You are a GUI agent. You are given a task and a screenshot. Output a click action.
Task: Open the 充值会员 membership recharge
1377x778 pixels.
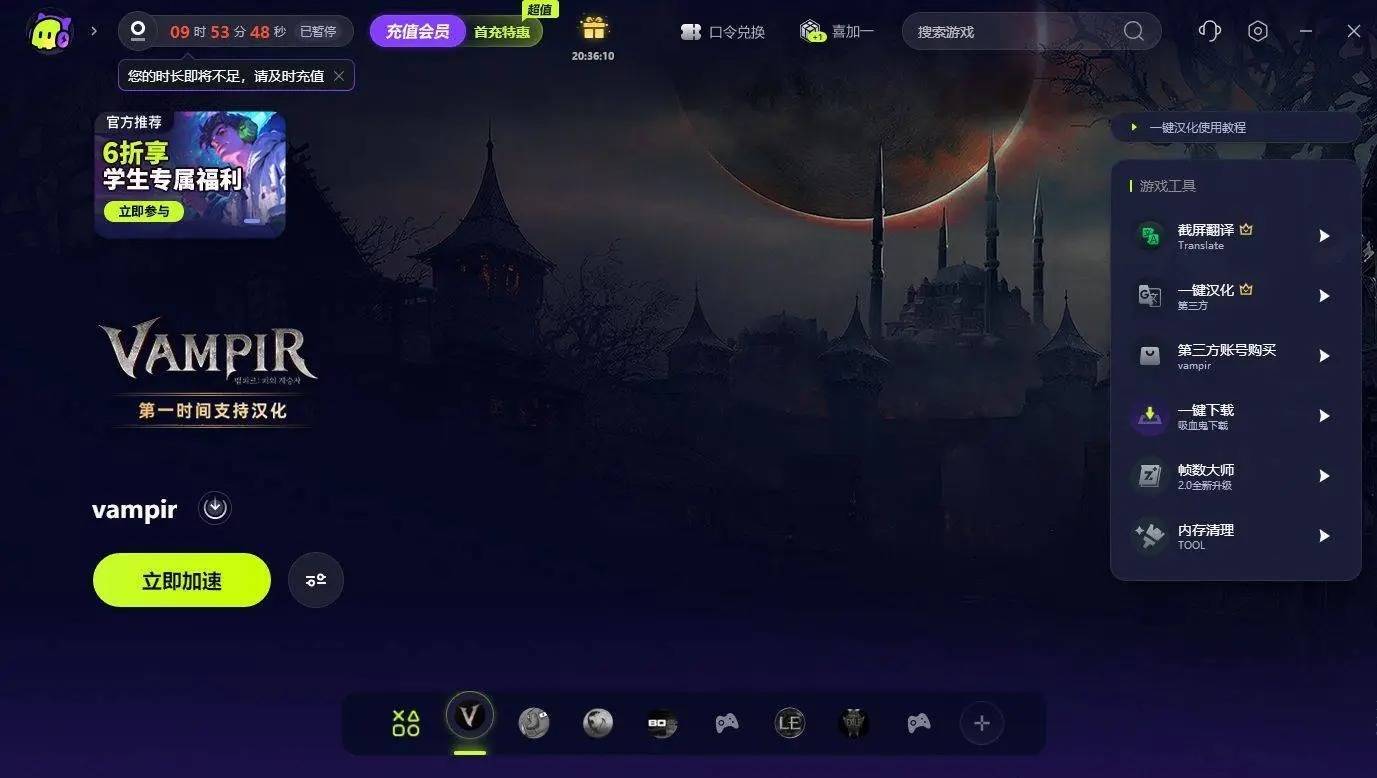[417, 31]
